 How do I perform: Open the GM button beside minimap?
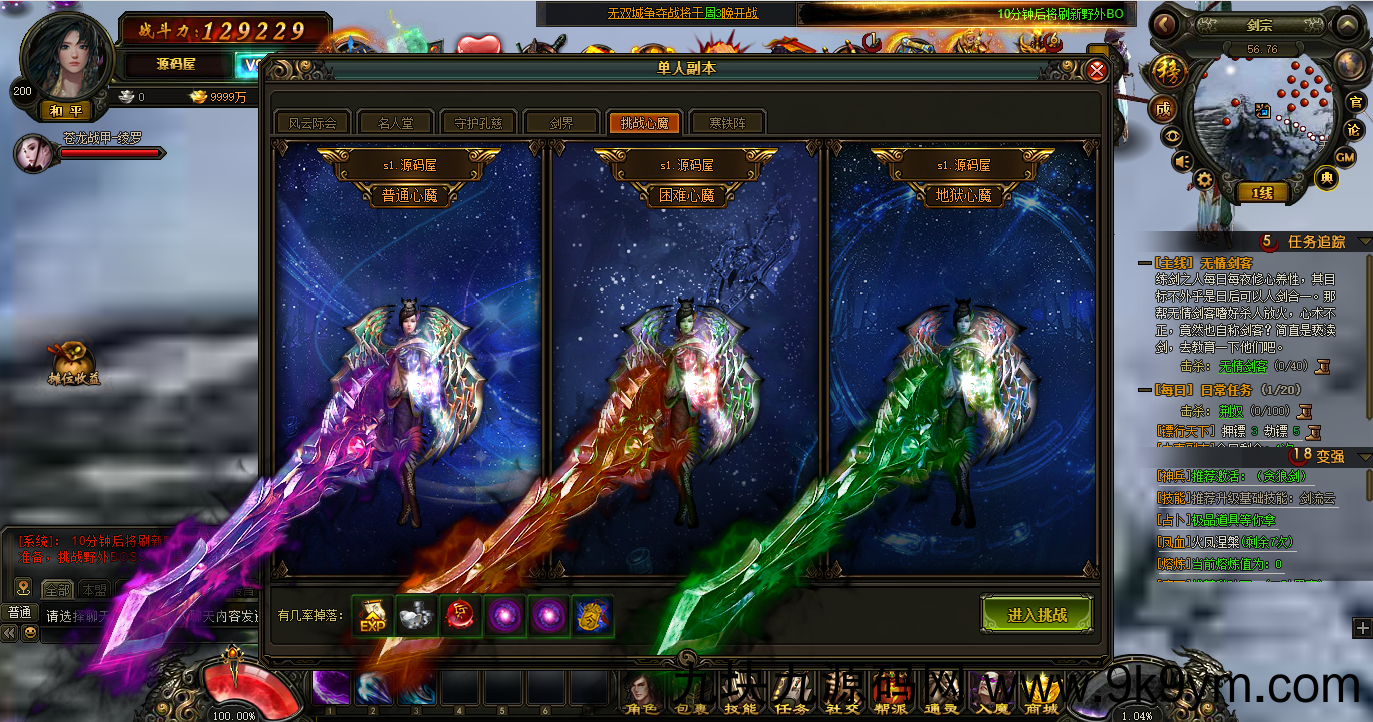coord(1345,157)
